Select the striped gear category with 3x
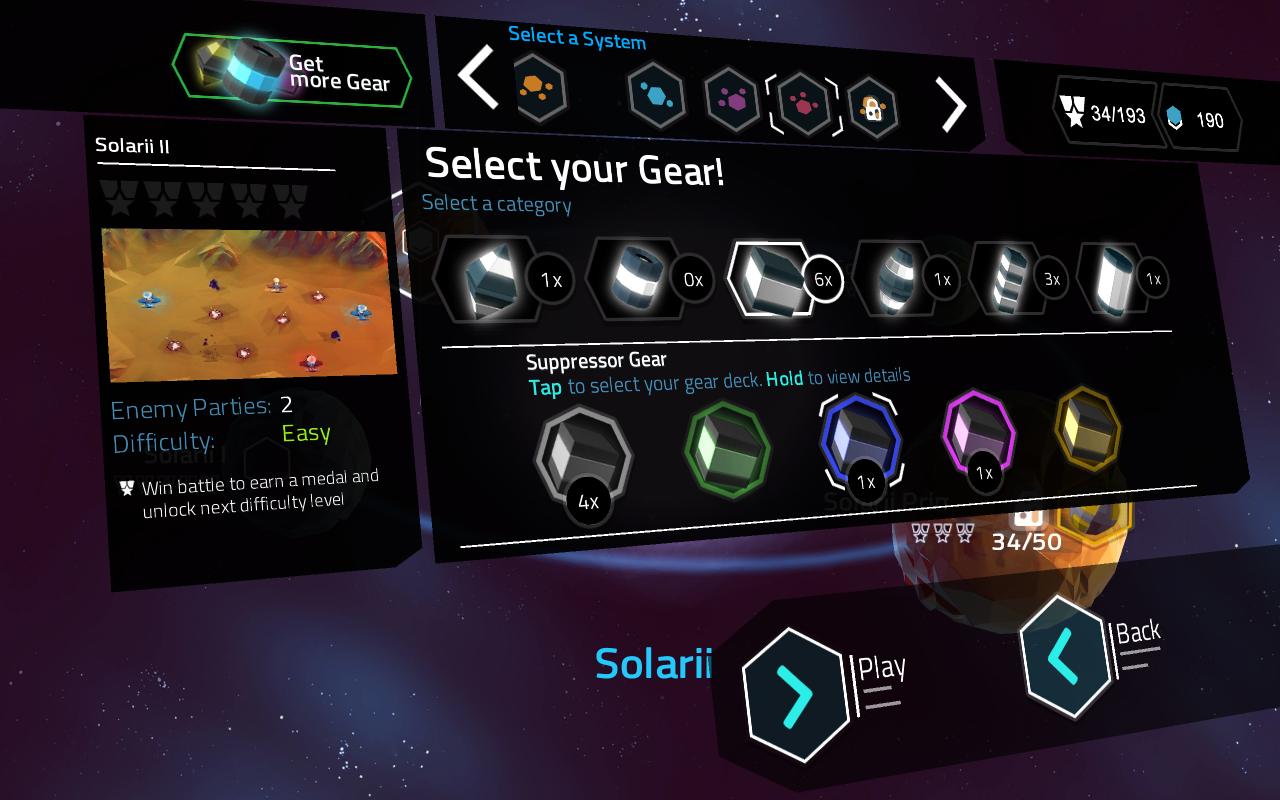The width and height of the screenshot is (1280, 800). tap(1010, 279)
